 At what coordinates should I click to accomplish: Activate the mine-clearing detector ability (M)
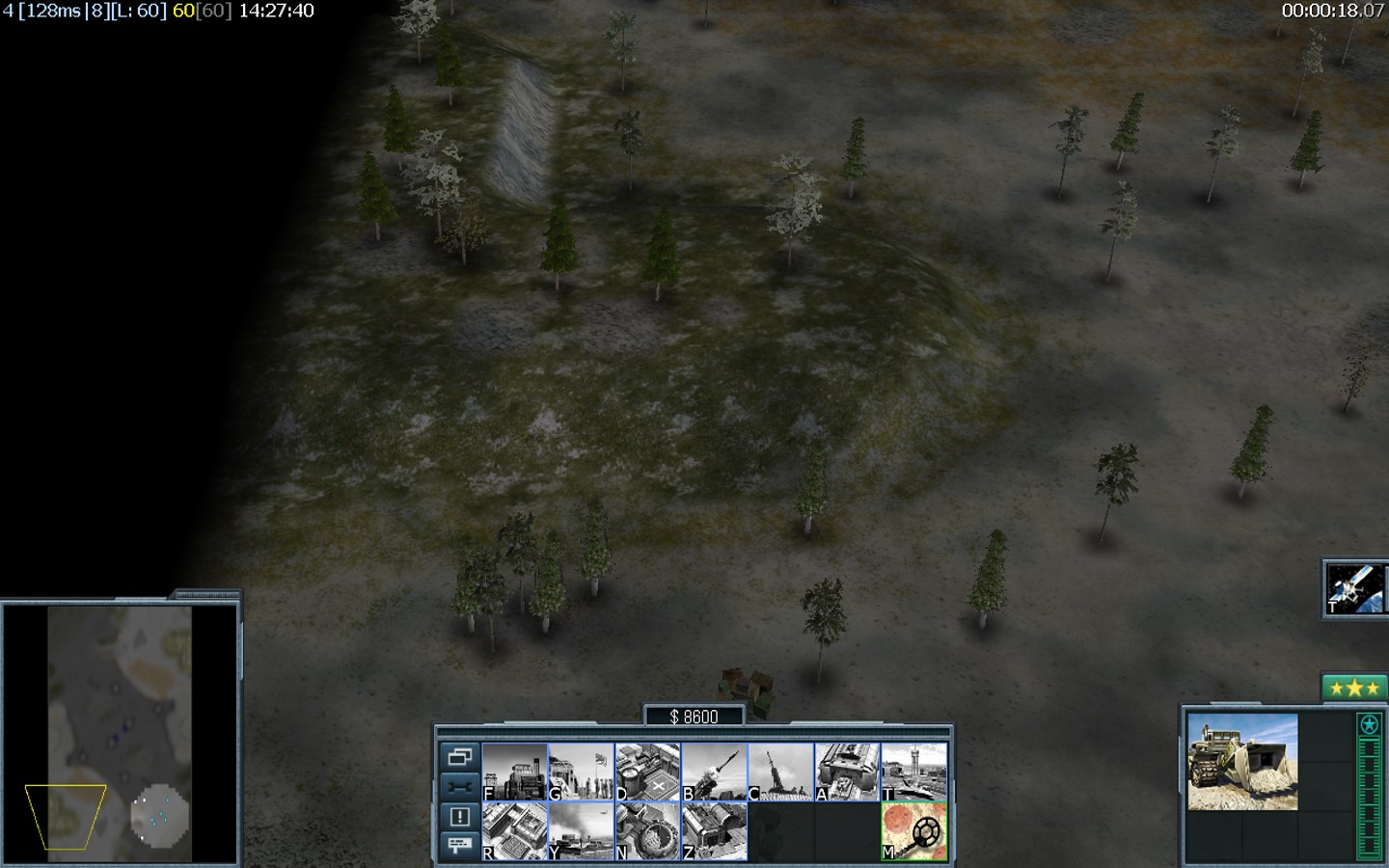point(914,830)
